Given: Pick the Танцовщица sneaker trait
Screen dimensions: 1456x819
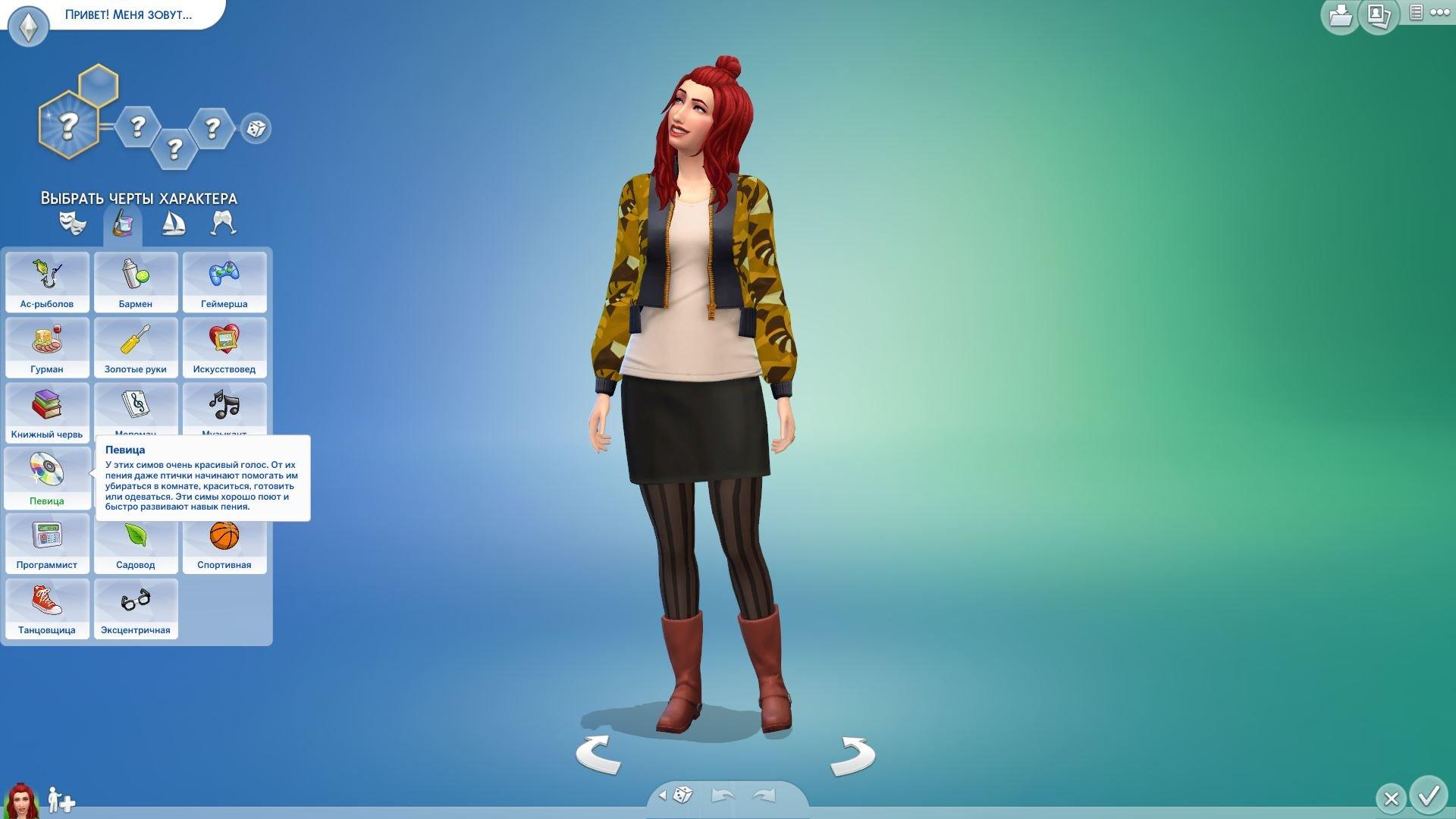Looking at the screenshot, I should 47,607.
